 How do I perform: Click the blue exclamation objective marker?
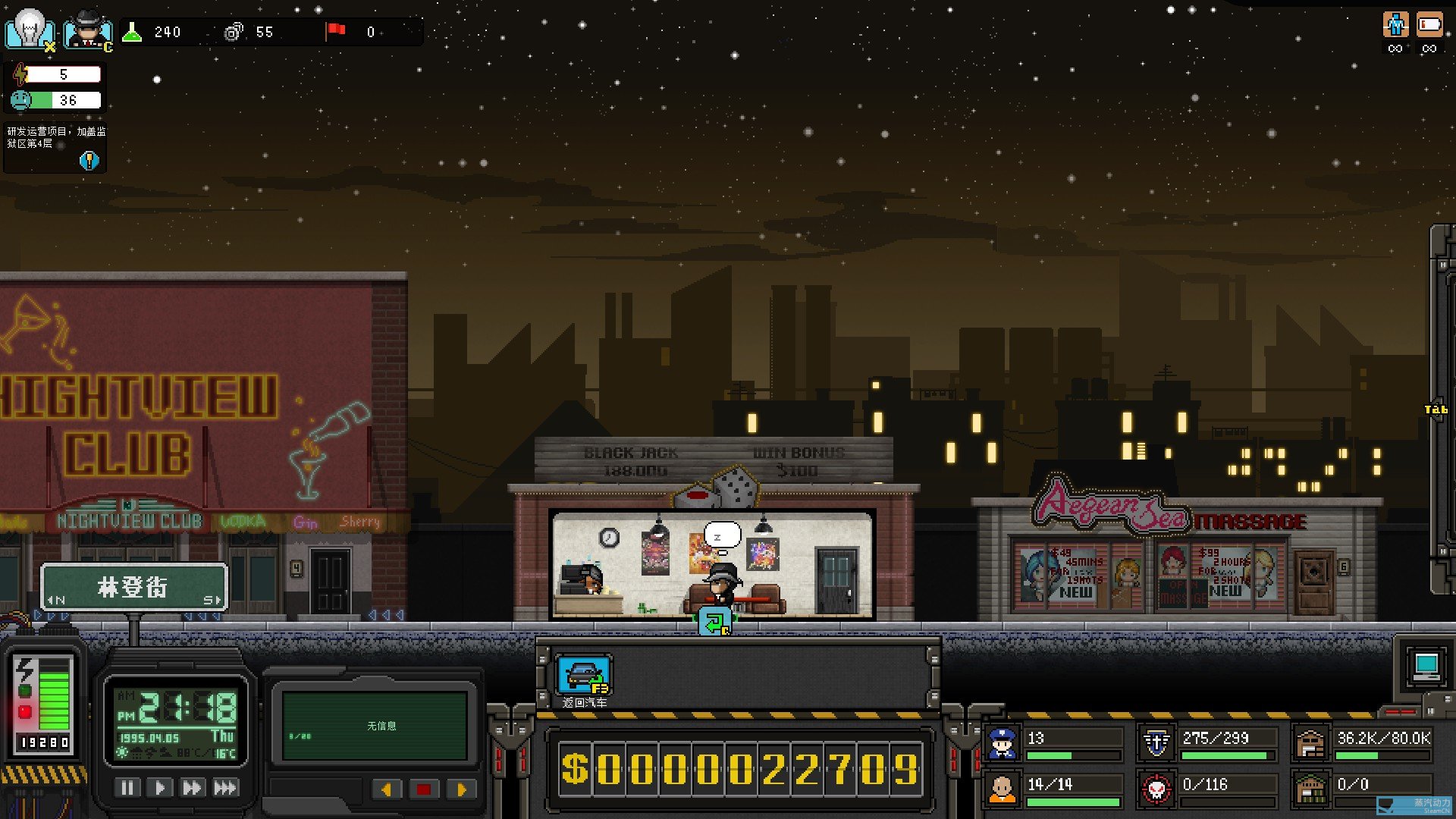coord(89,160)
